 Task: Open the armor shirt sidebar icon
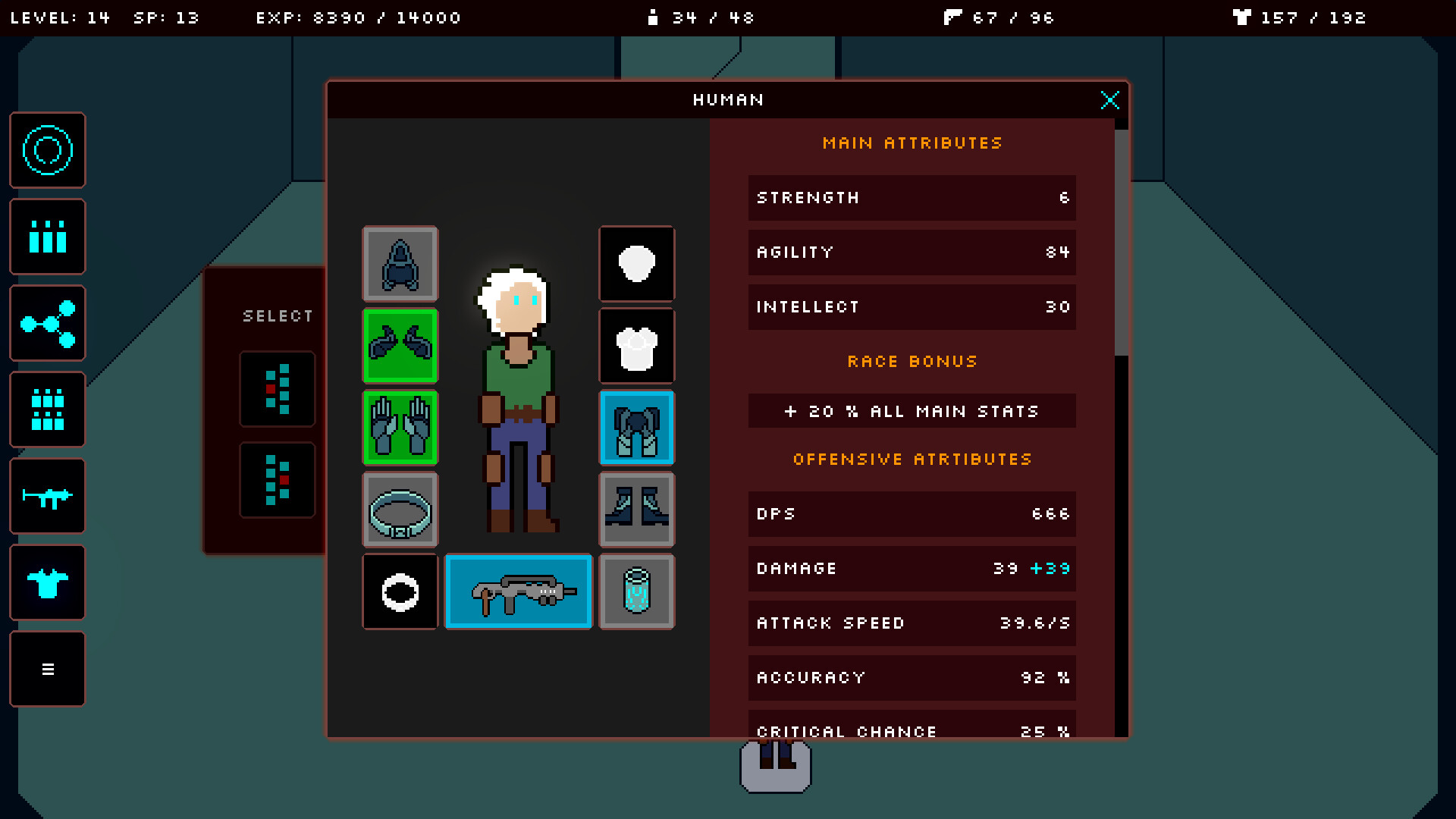click(x=47, y=582)
